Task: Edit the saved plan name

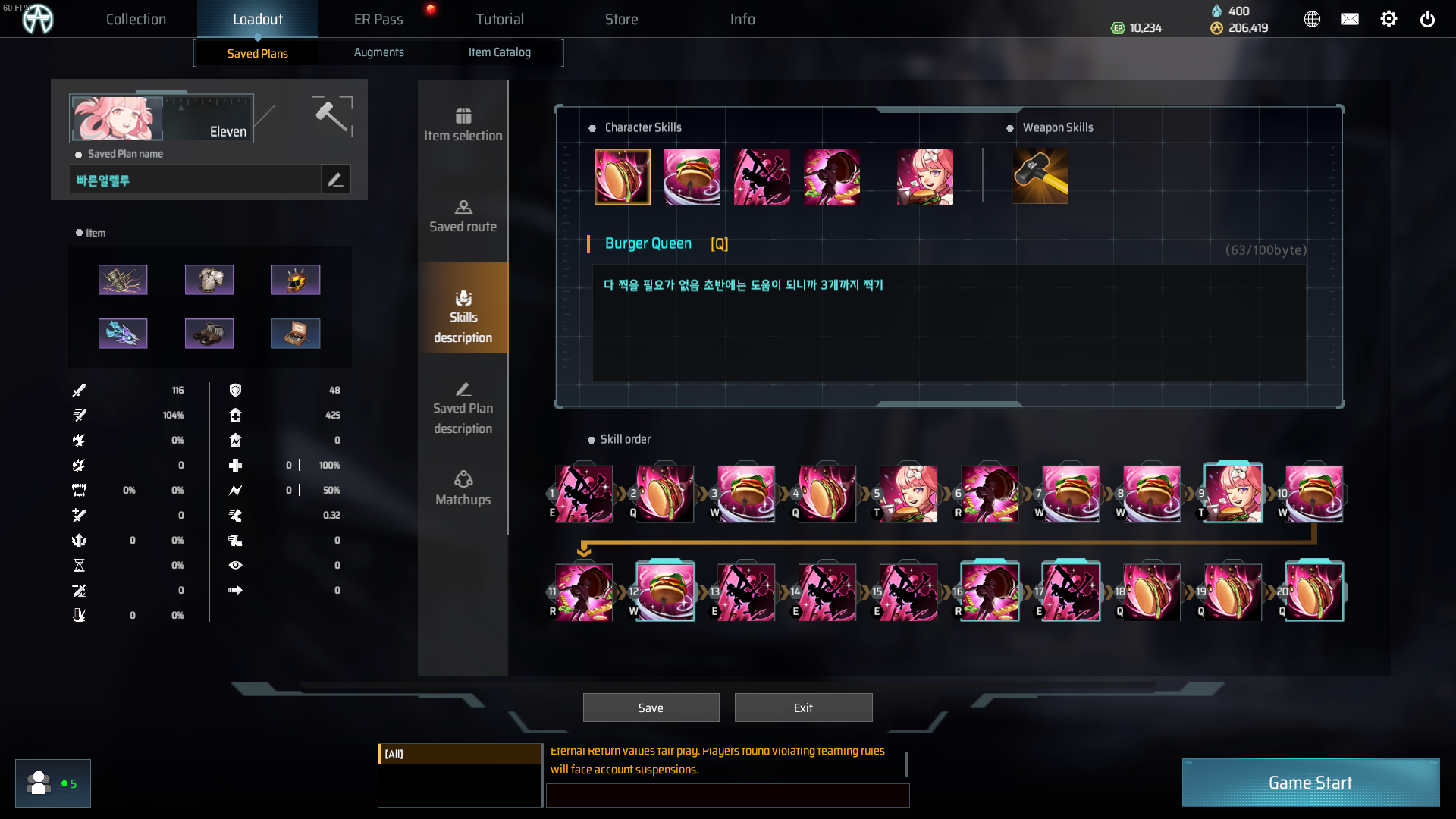Action: [335, 180]
